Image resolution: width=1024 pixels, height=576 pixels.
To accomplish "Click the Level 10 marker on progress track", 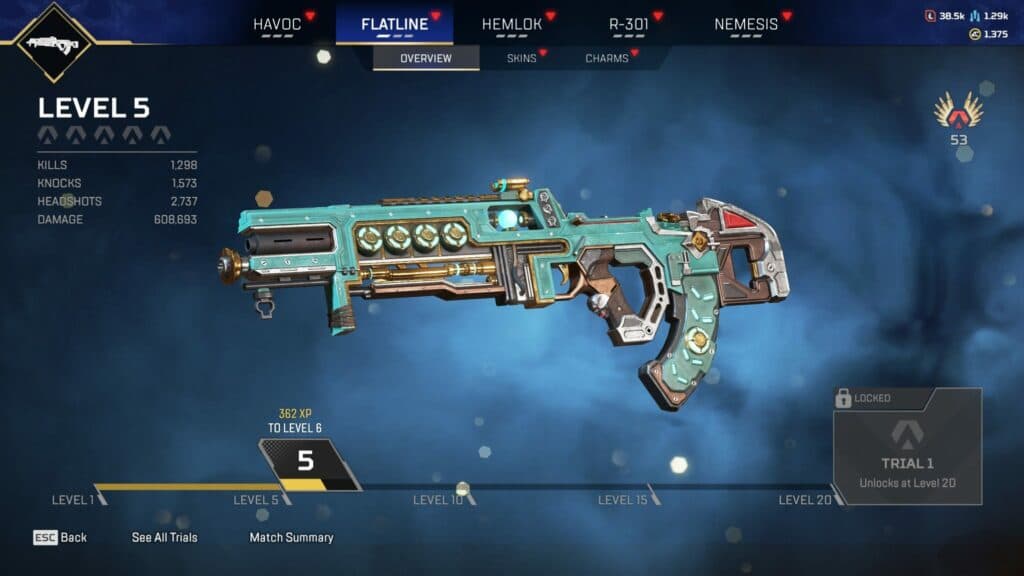I will click(x=440, y=499).
